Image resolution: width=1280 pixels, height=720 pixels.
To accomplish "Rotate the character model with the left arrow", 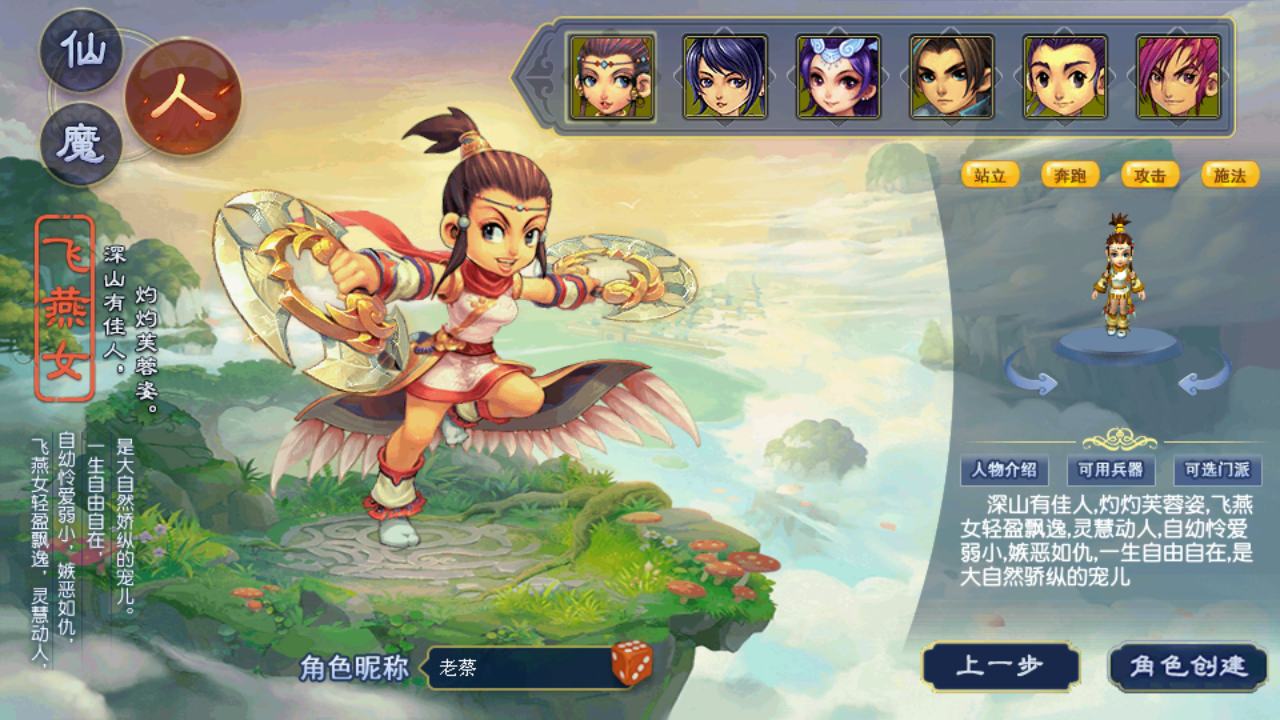I will (1032, 376).
